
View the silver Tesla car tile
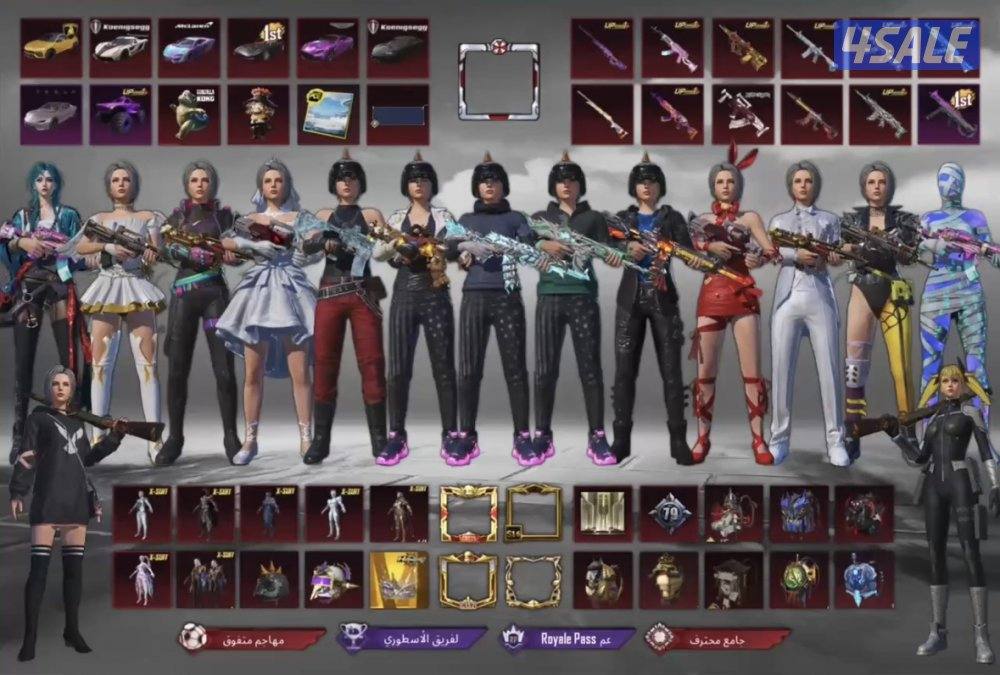(51, 113)
